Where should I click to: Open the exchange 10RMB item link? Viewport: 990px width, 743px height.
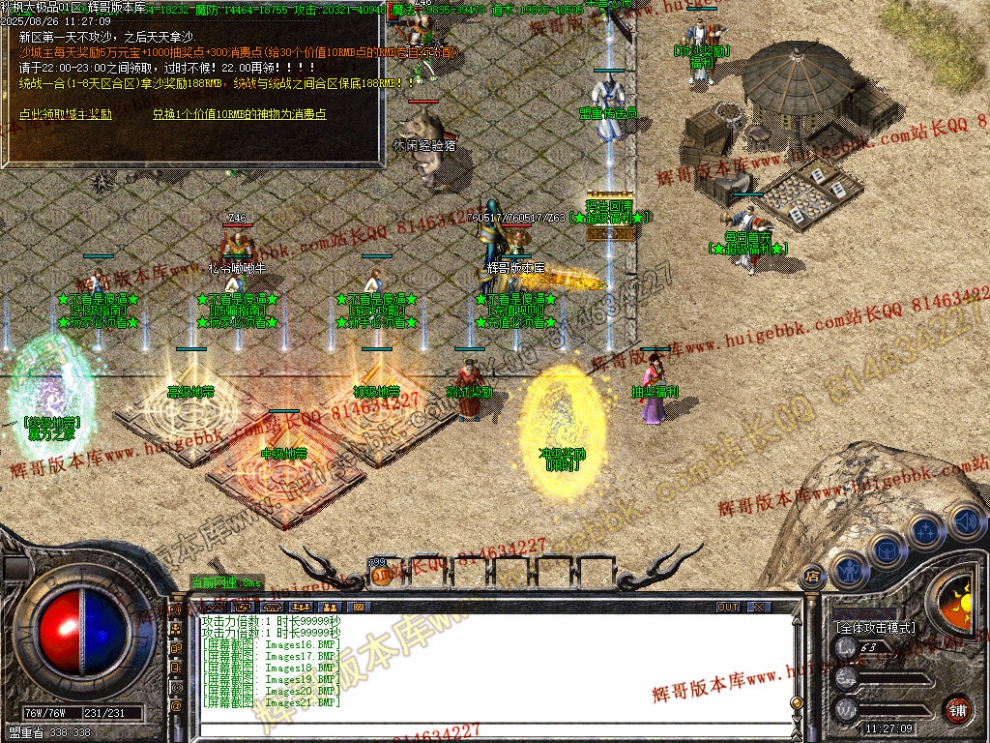pos(239,114)
